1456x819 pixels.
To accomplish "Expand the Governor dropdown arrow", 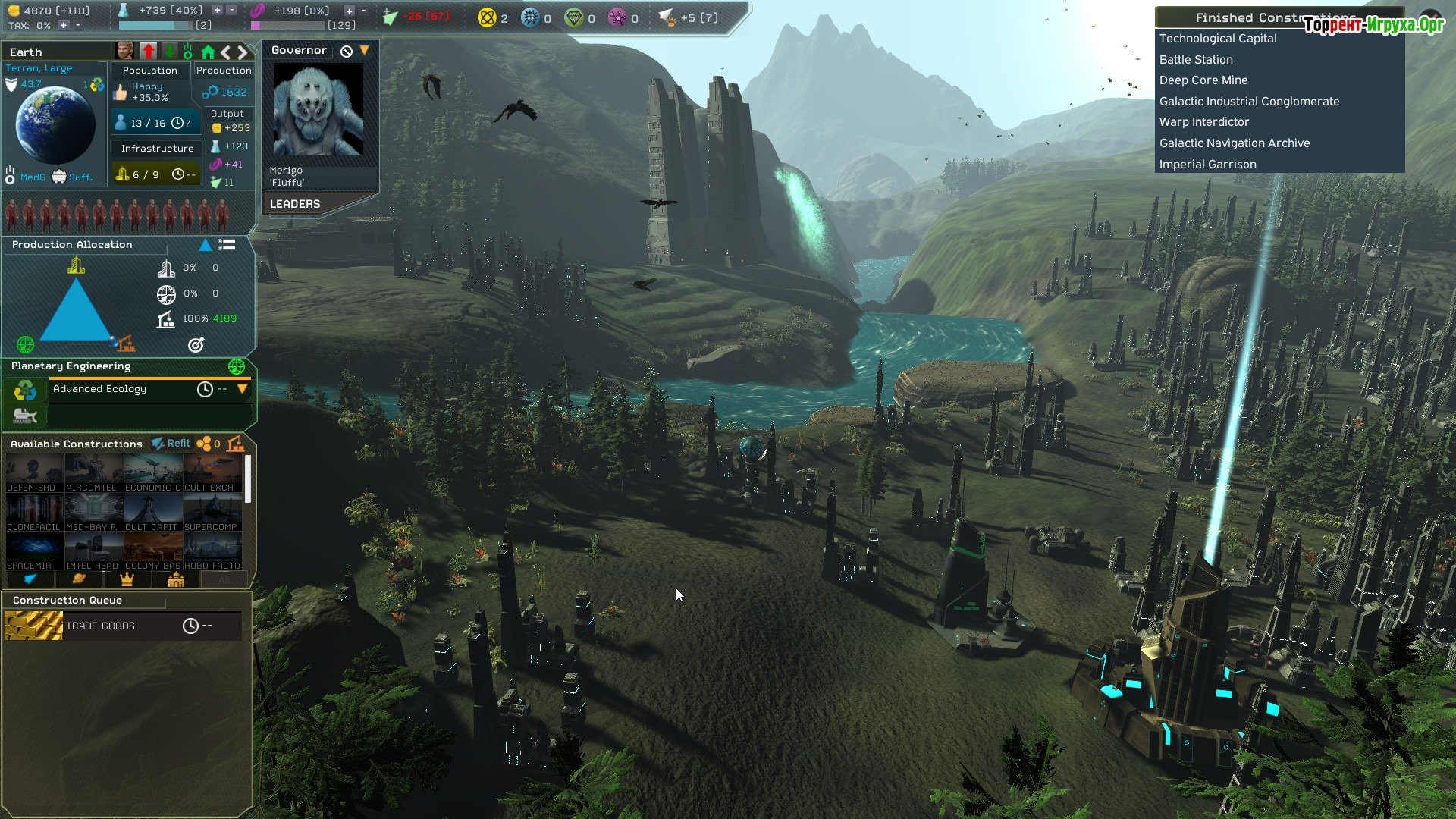I will point(365,50).
